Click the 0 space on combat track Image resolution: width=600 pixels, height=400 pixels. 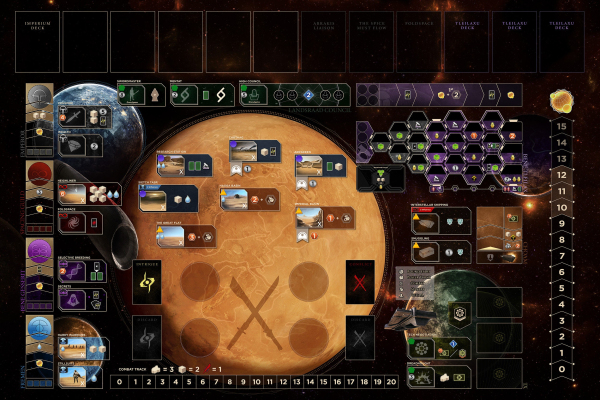click(119, 381)
